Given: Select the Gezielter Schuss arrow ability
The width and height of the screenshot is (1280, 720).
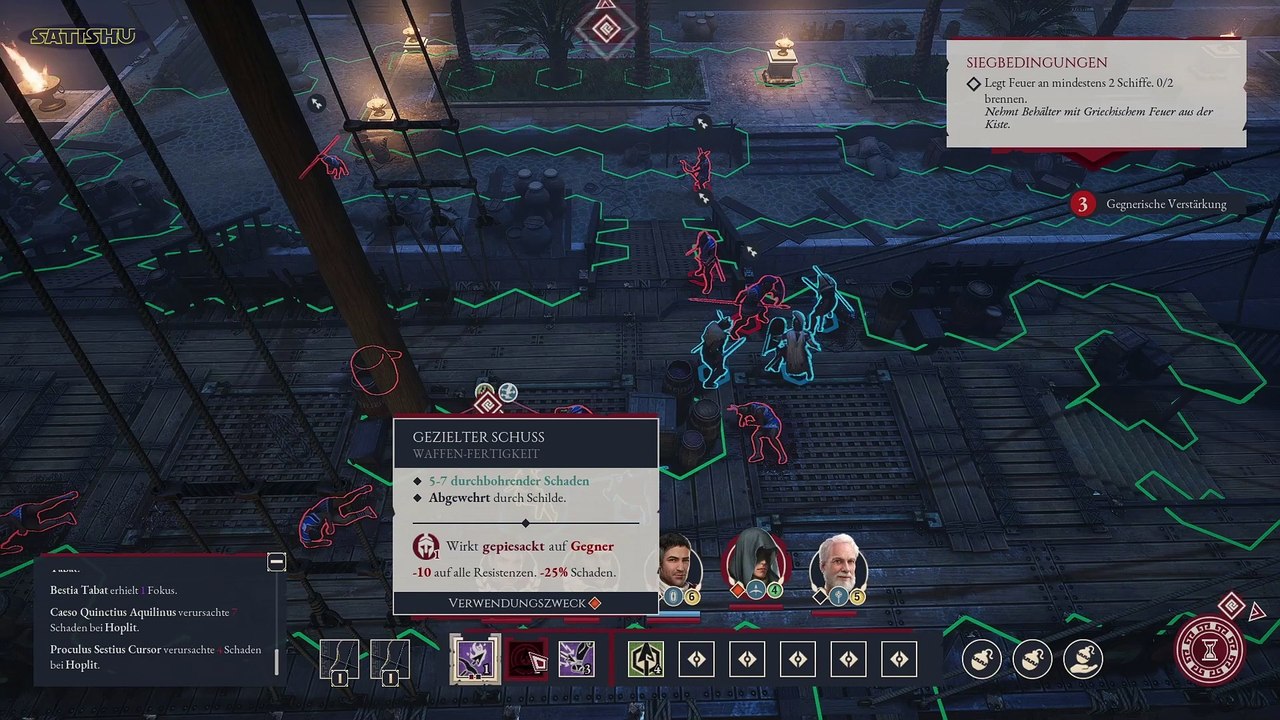Looking at the screenshot, I should pos(474,659).
